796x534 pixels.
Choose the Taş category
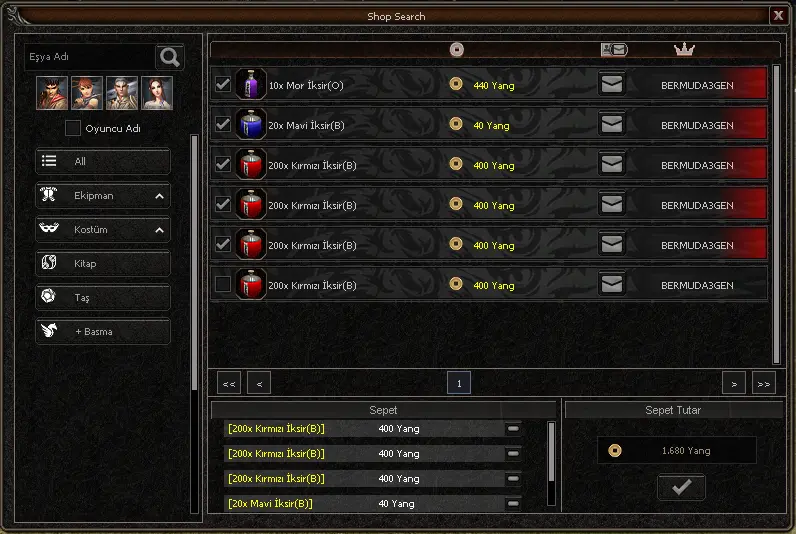tap(103, 297)
